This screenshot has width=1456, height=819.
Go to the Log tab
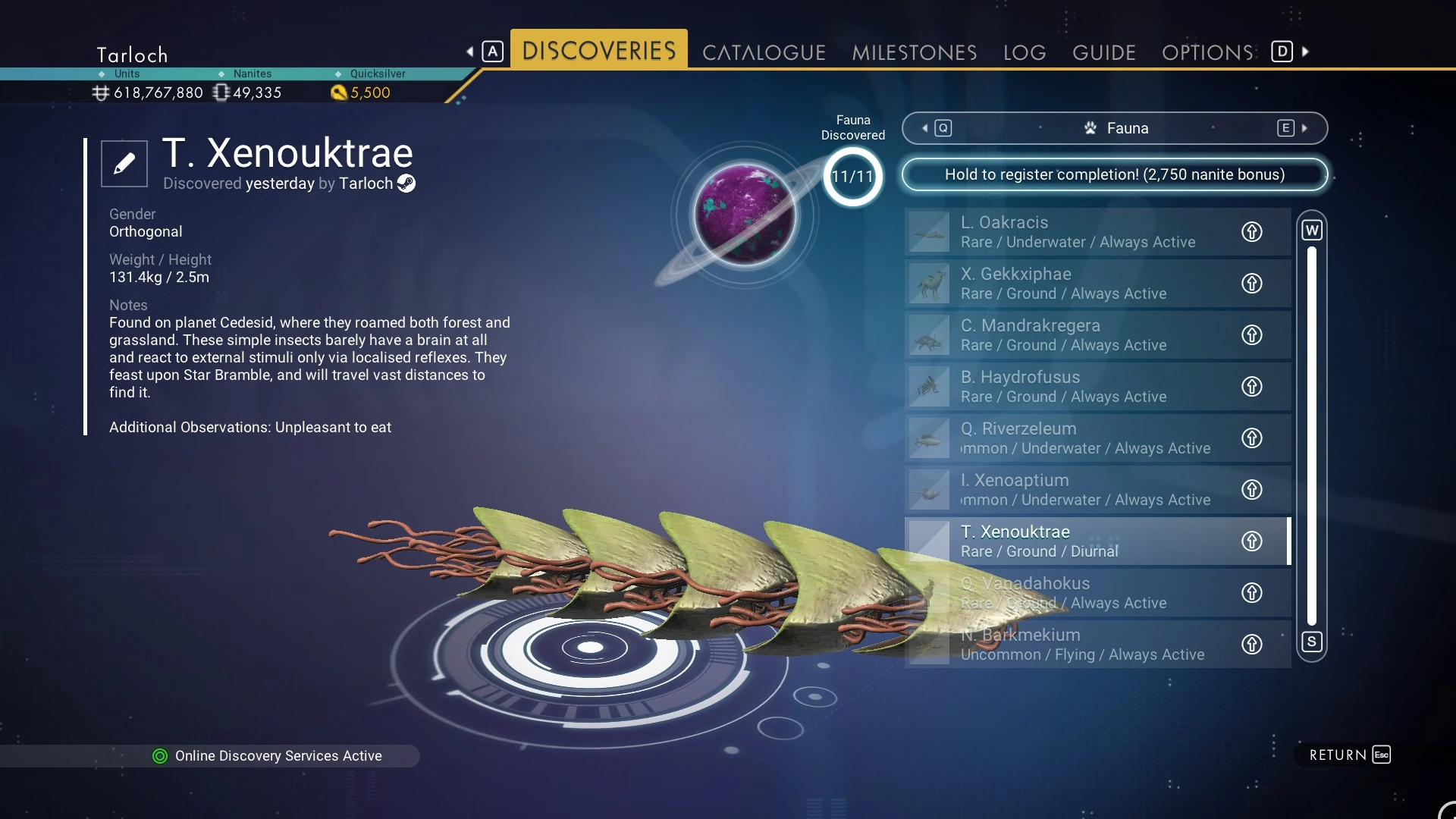(1024, 52)
